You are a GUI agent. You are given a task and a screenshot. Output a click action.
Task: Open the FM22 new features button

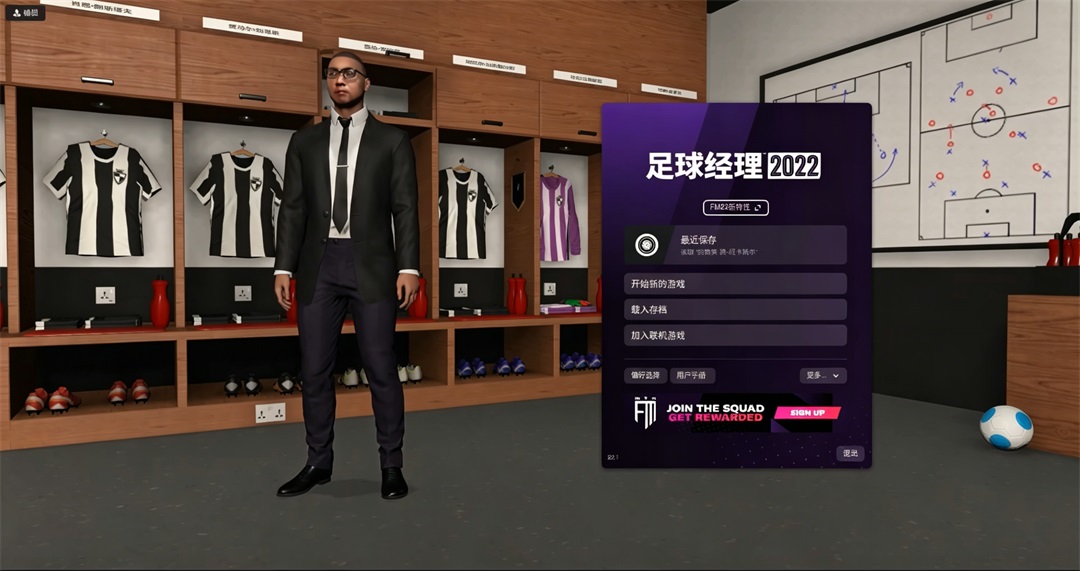735,207
